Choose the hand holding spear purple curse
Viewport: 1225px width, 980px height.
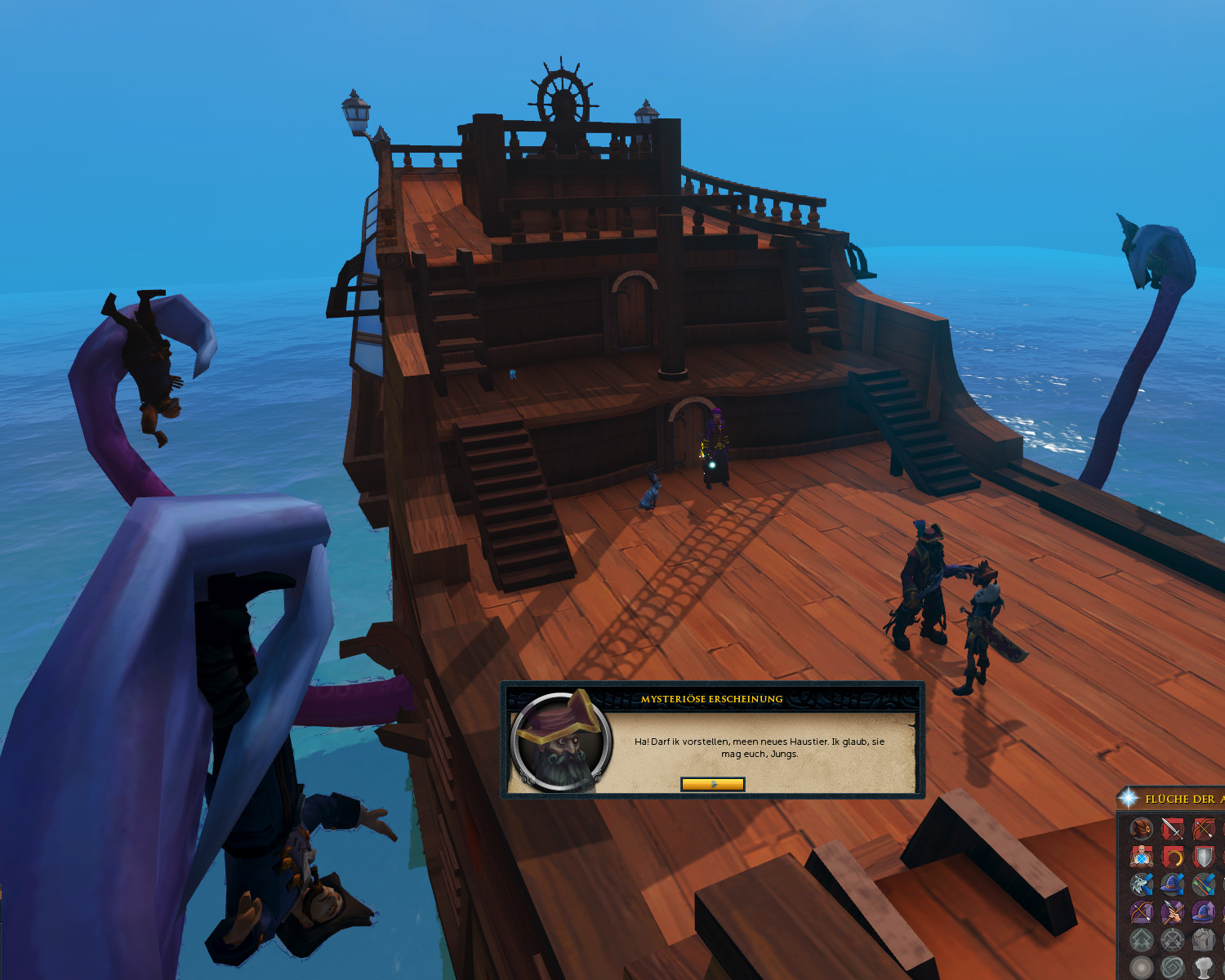pyautogui.click(x=1173, y=912)
